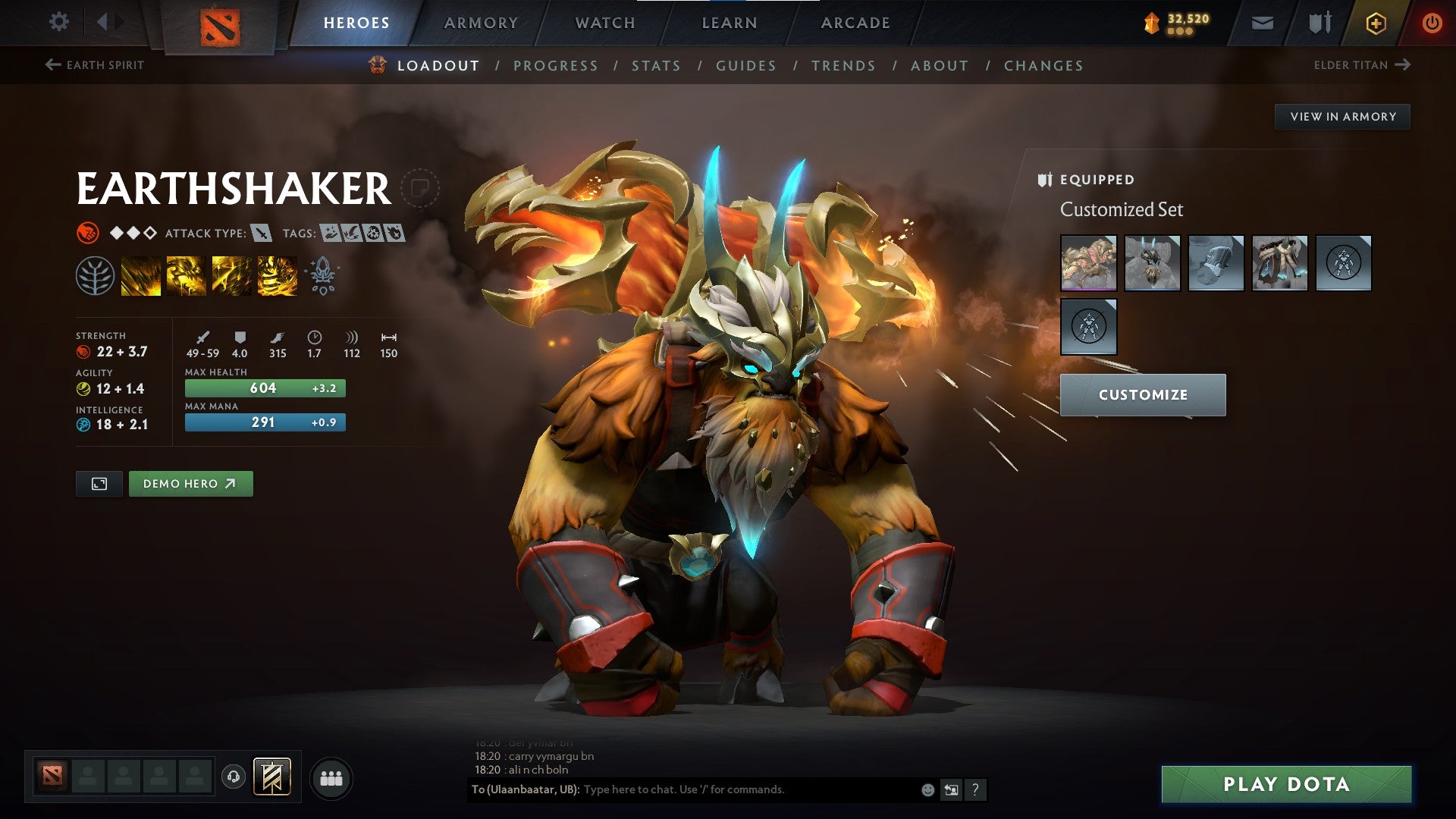Image resolution: width=1456 pixels, height=819 pixels.
Task: Click the power/exit icon top right
Action: [1432, 22]
